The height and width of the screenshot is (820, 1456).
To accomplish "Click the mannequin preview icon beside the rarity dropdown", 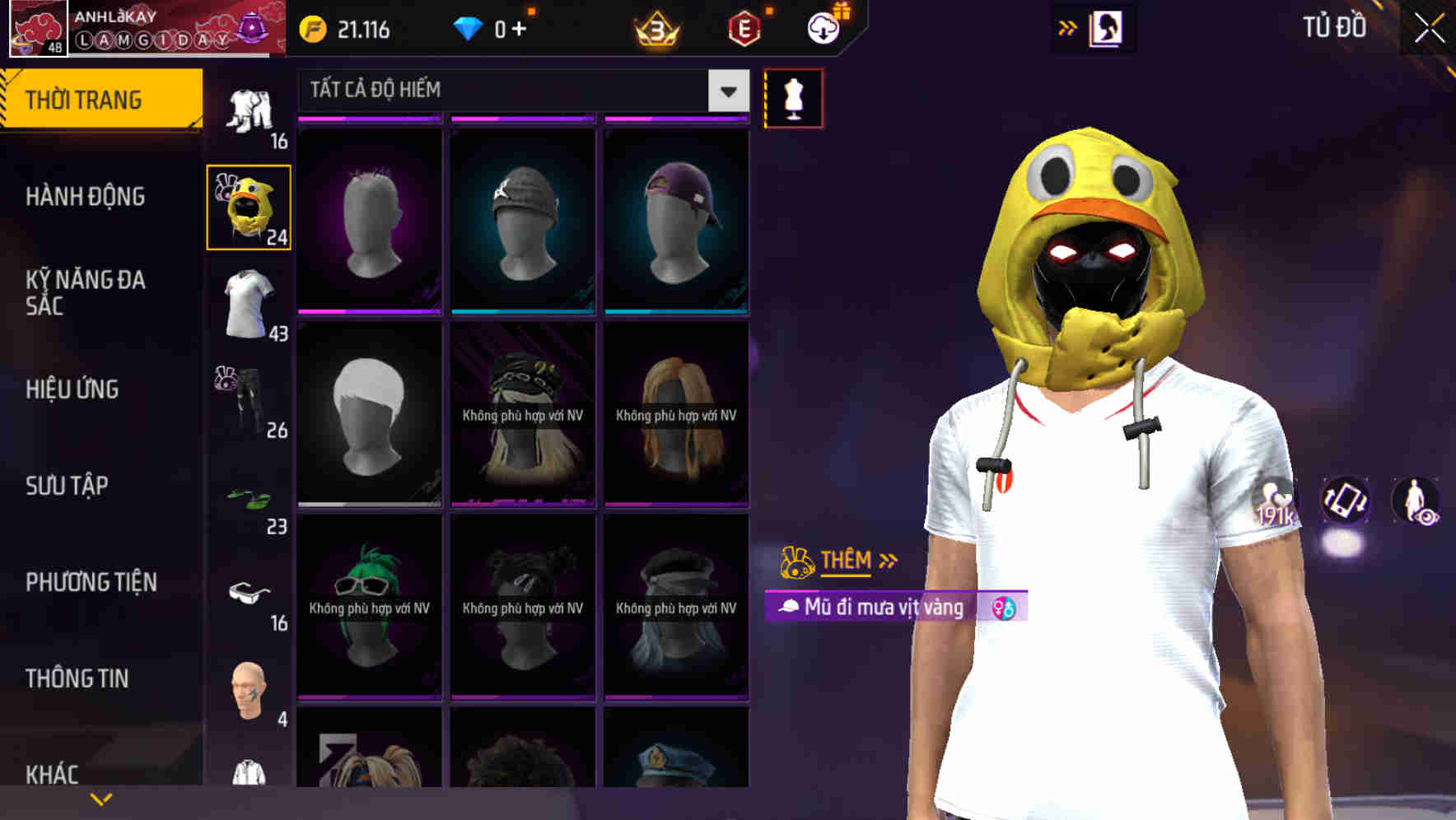I will [x=792, y=97].
